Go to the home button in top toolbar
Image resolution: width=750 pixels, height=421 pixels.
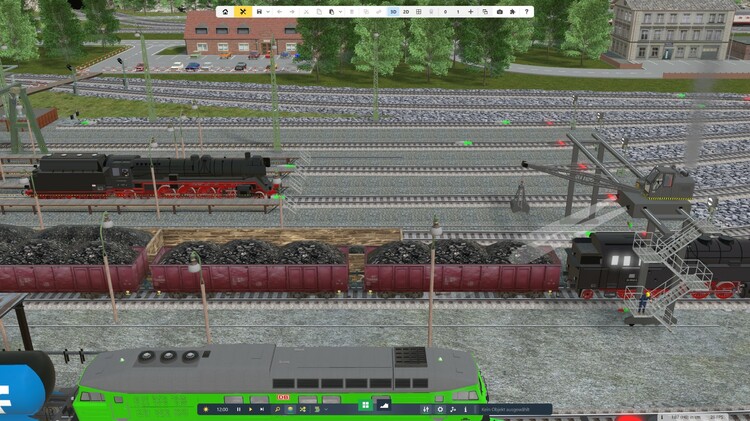point(226,12)
